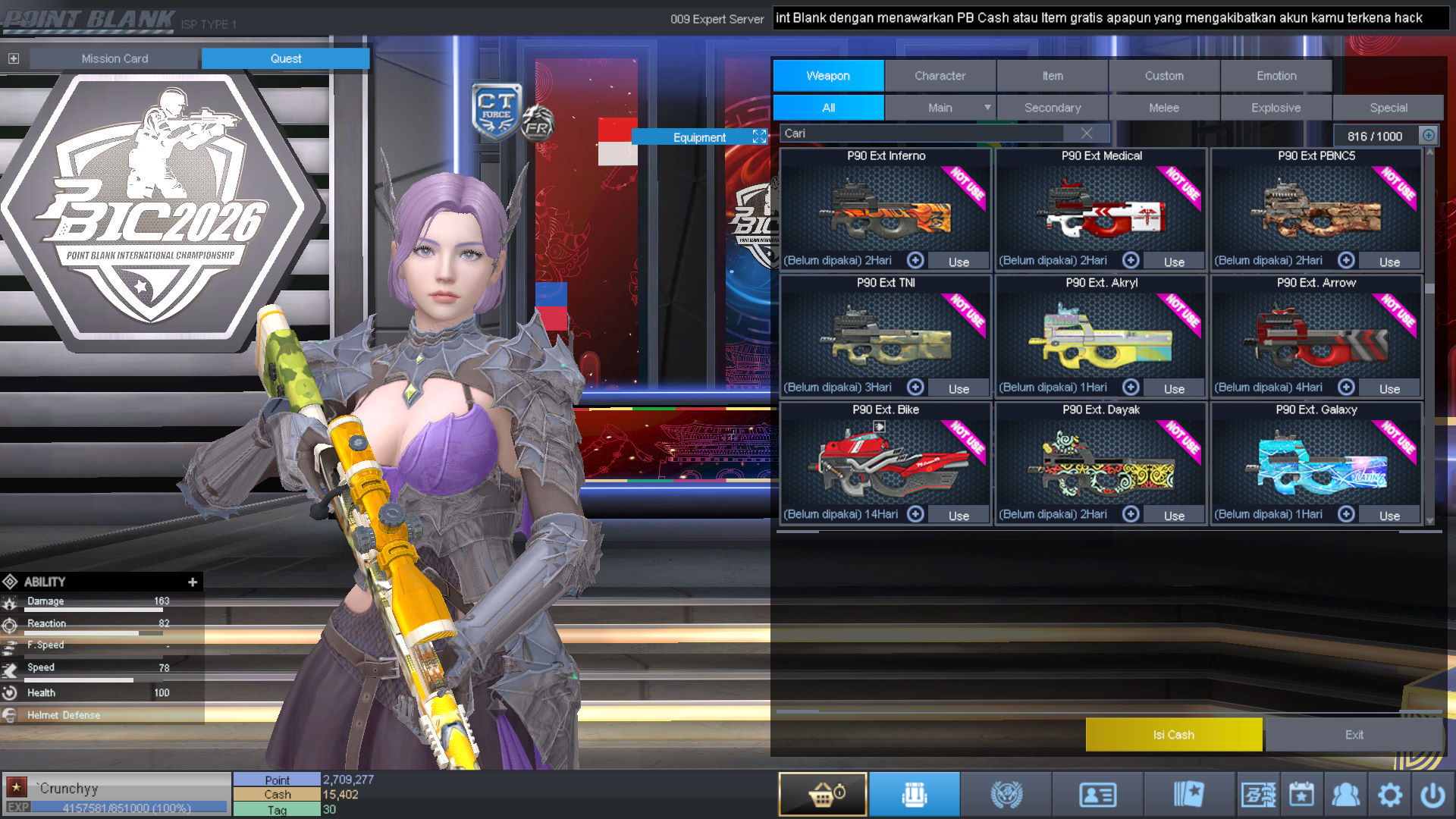The width and height of the screenshot is (1456, 819).
Task: Expand the Ability panel plus button
Action: pos(193,582)
